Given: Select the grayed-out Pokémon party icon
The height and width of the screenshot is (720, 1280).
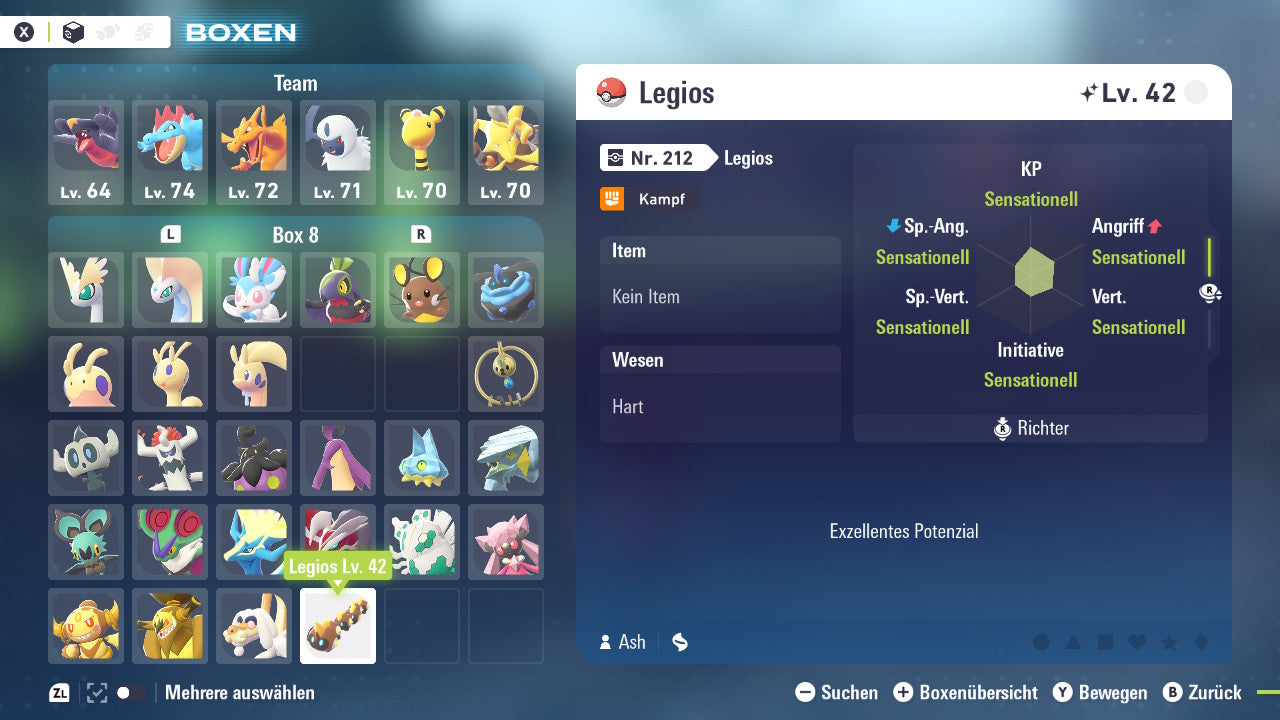Looking at the screenshot, I should [x=110, y=31].
